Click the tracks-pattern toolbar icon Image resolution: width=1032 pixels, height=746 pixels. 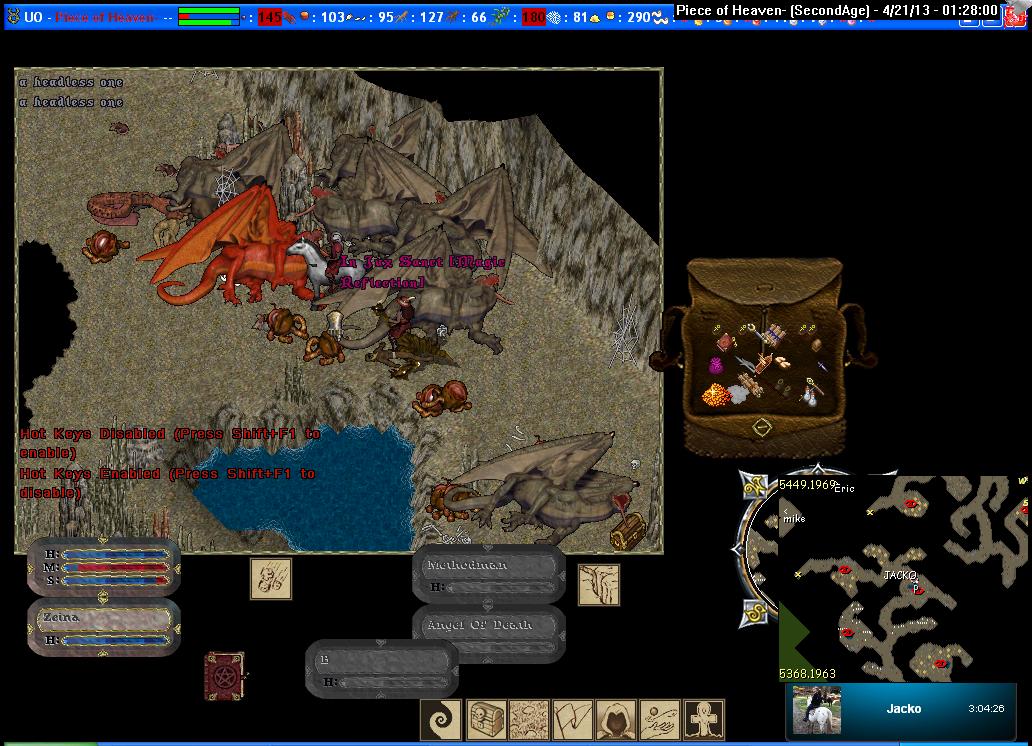pyautogui.click(x=529, y=720)
